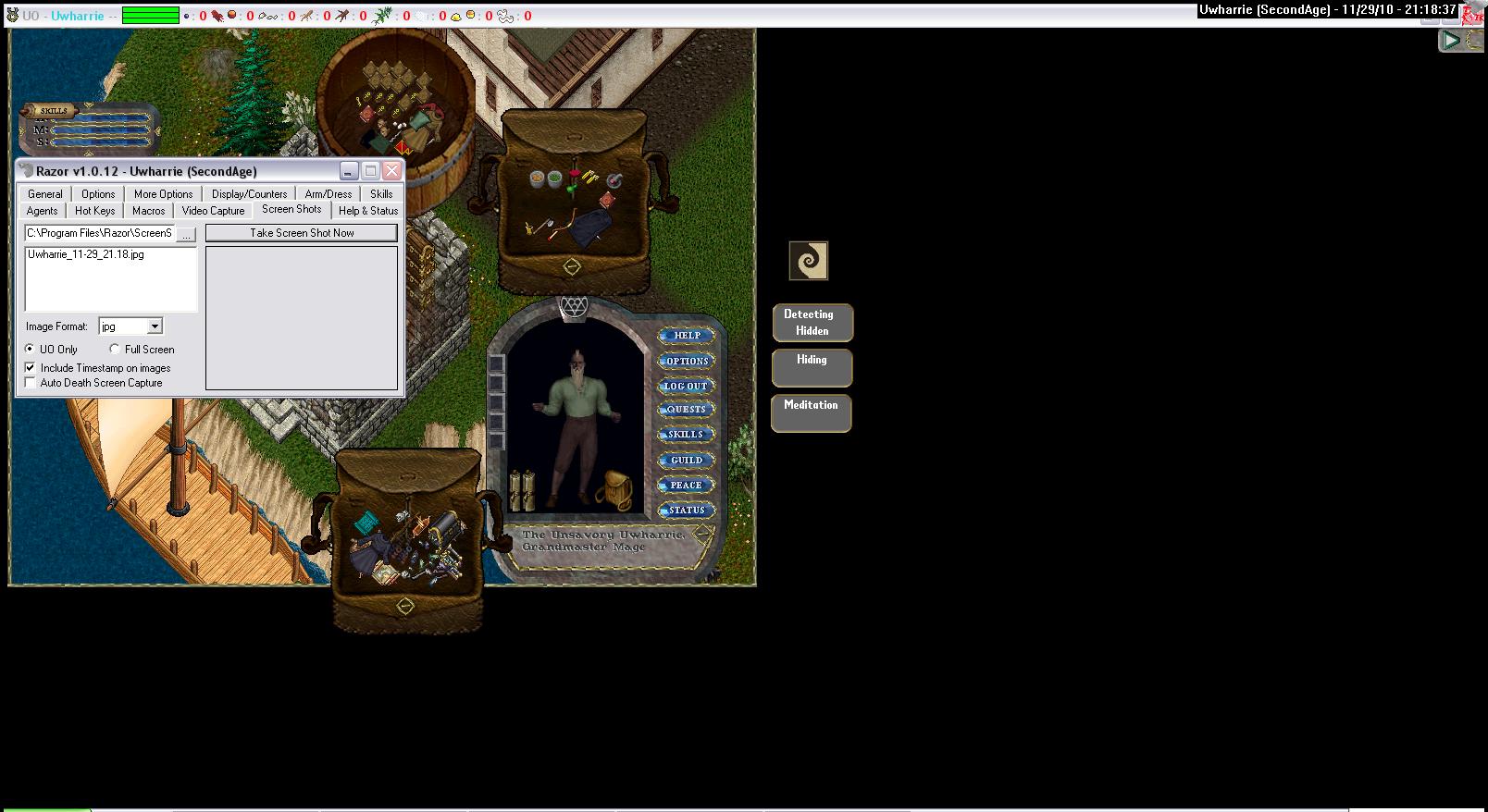Open the Macros tab in Razor
The width and height of the screenshot is (1488, 812).
(x=148, y=211)
